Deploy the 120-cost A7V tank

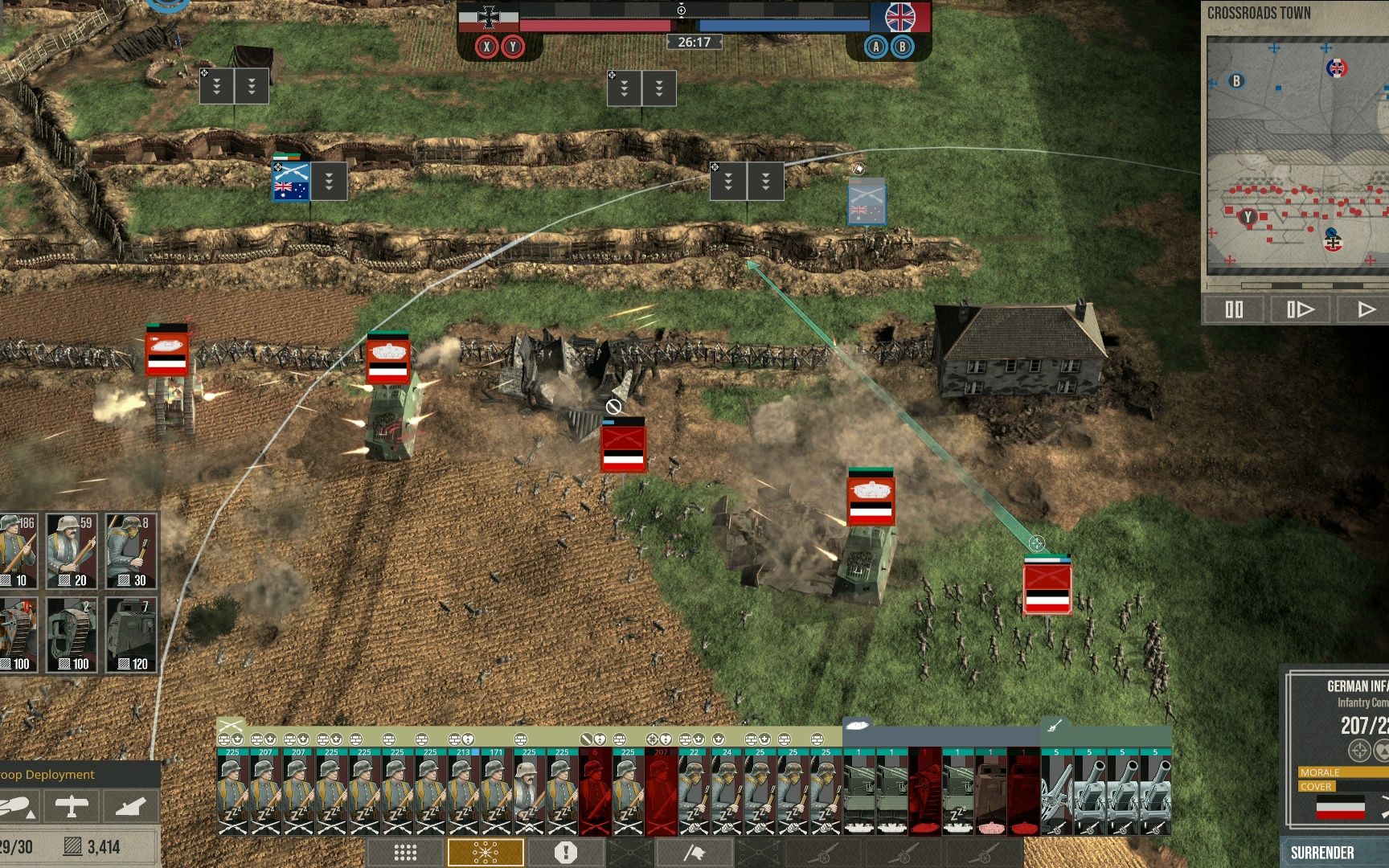(x=130, y=635)
